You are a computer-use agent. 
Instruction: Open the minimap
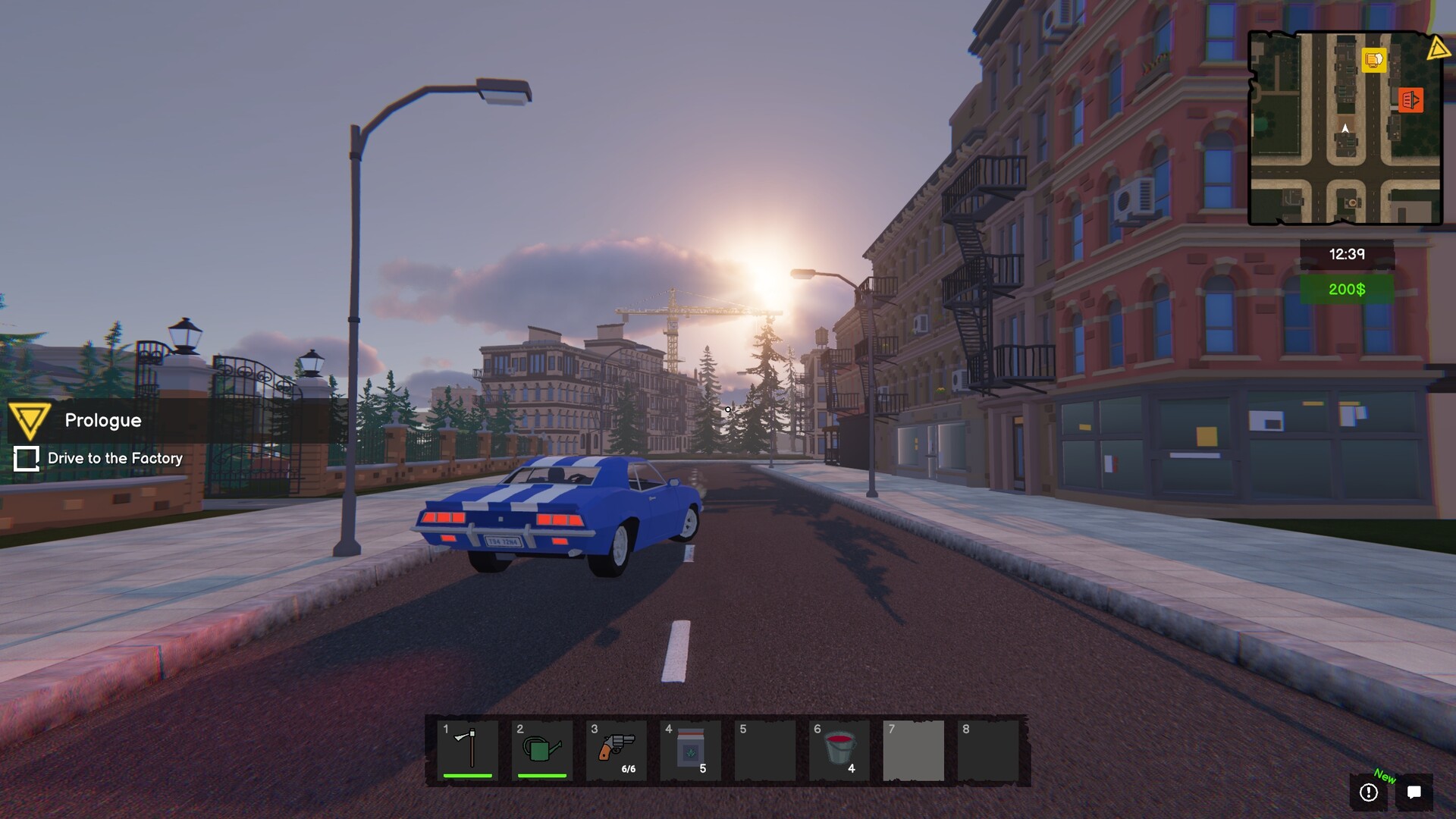pos(1345,128)
